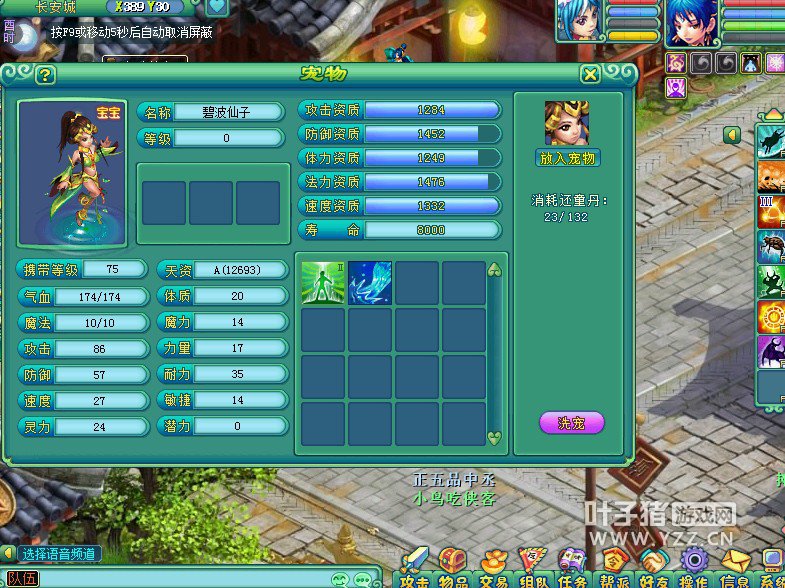Close the pet (宠物) window
Image resolution: width=785 pixels, height=588 pixels.
[591, 74]
